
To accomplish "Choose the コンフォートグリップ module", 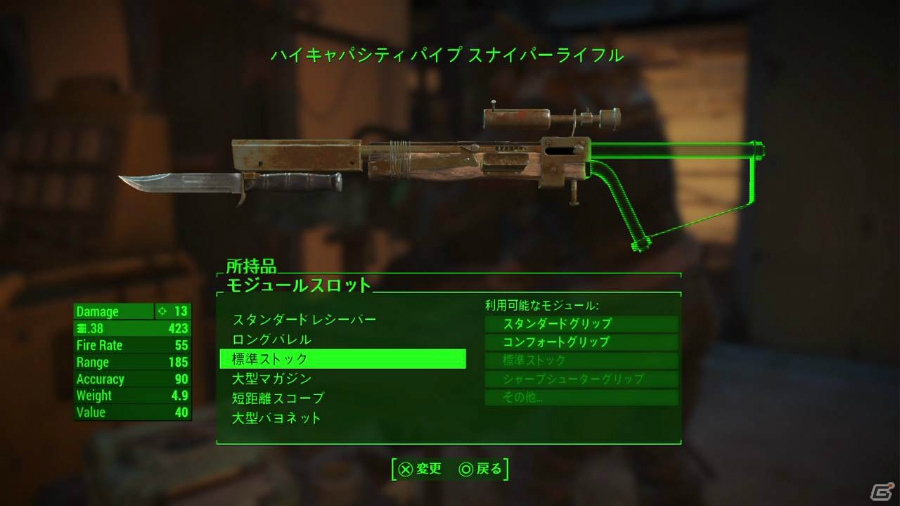I will point(581,342).
